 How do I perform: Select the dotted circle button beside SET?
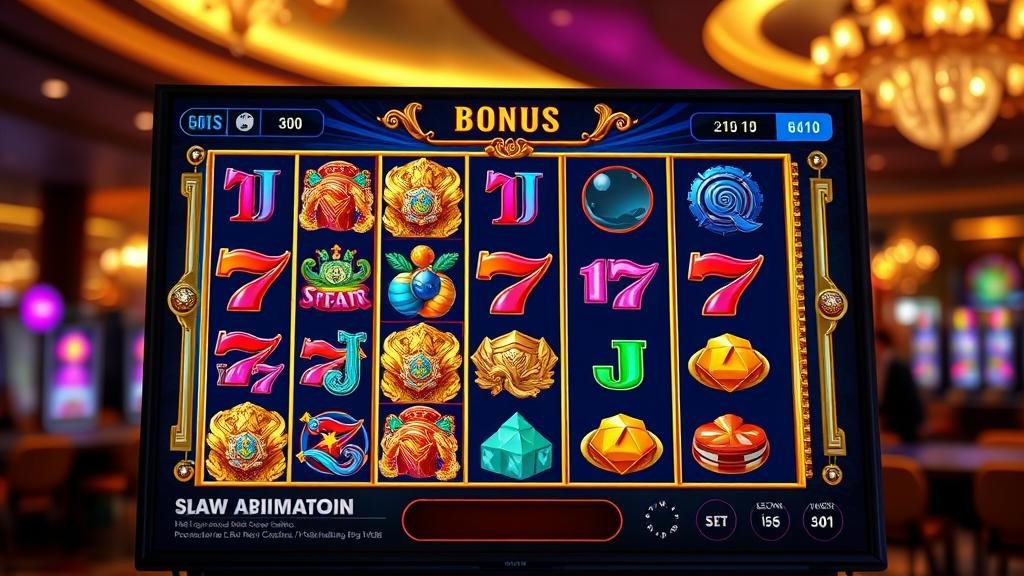coord(661,520)
